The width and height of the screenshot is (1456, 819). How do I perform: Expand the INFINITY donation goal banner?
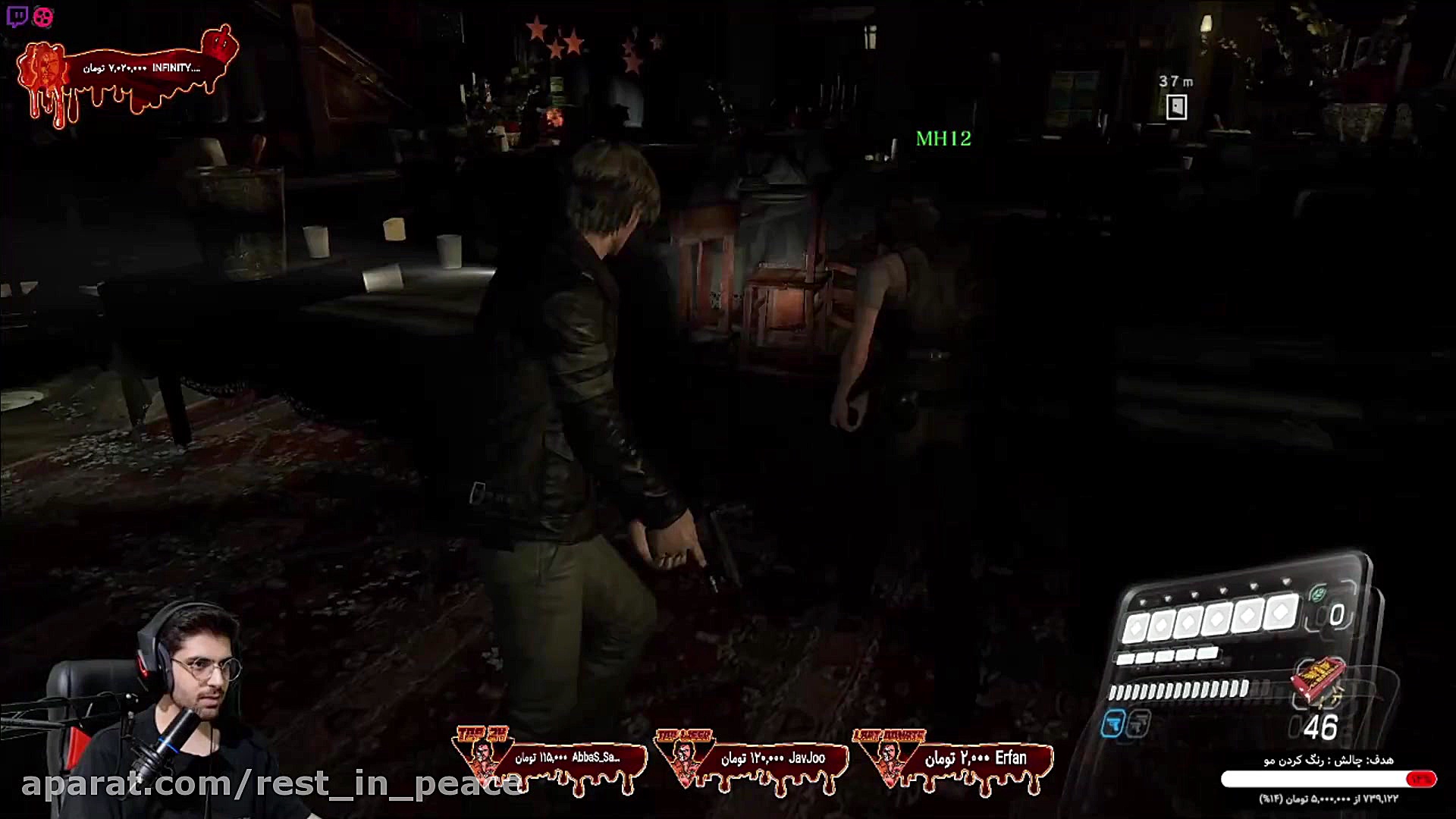point(140,68)
